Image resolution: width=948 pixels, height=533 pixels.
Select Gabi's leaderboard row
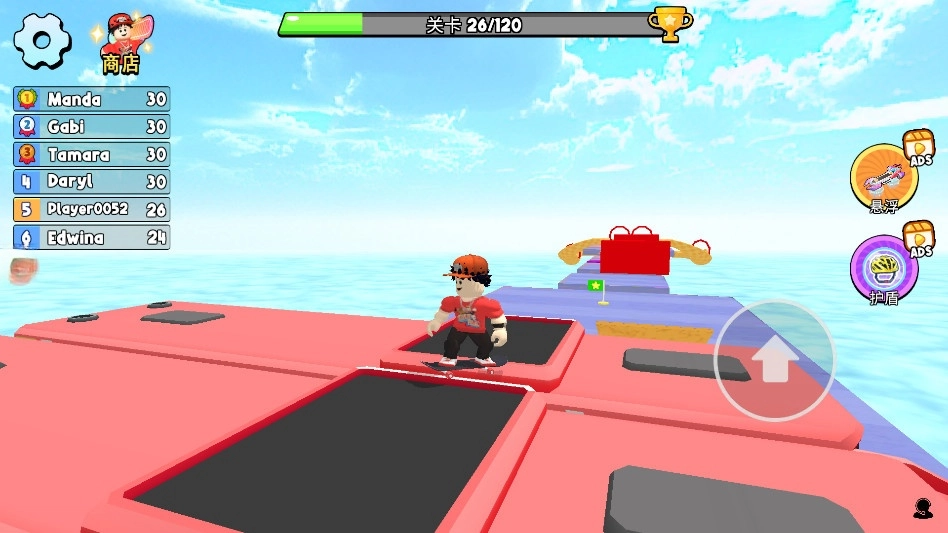(92, 127)
